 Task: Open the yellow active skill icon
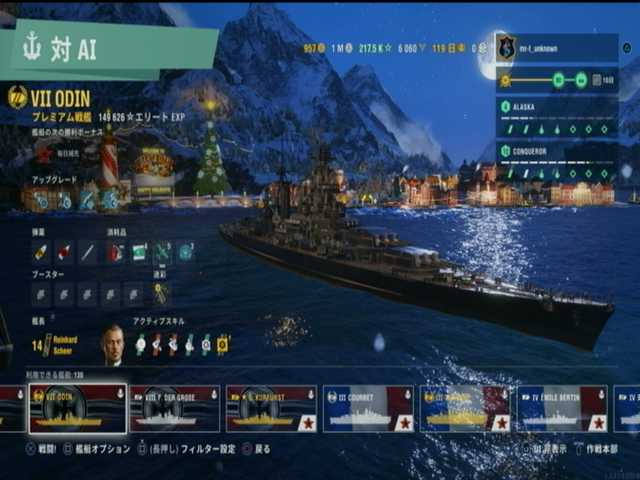tap(222, 344)
